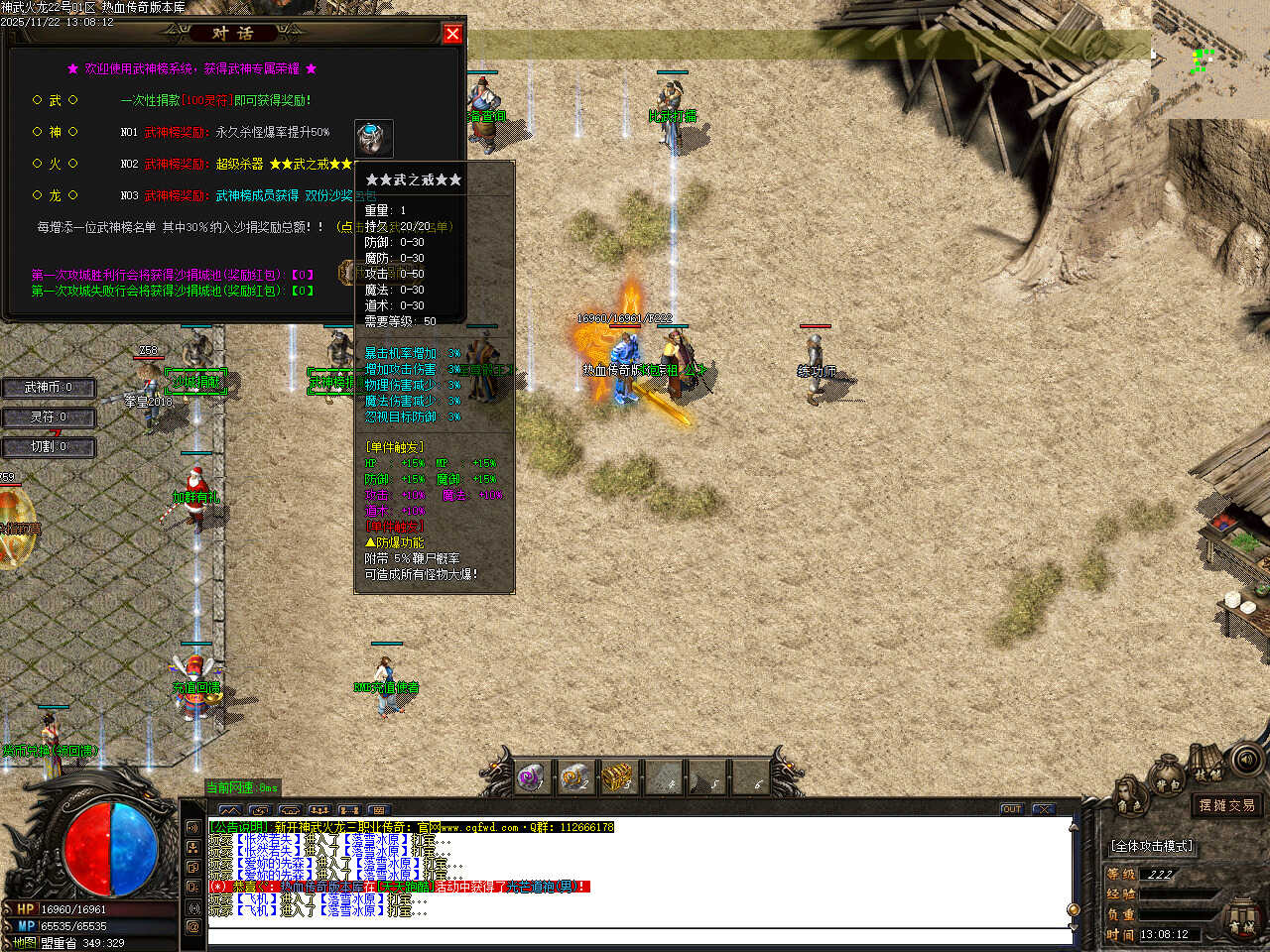
Task: Use the orange swirl stone in hotbar slot 2
Action: (x=575, y=776)
